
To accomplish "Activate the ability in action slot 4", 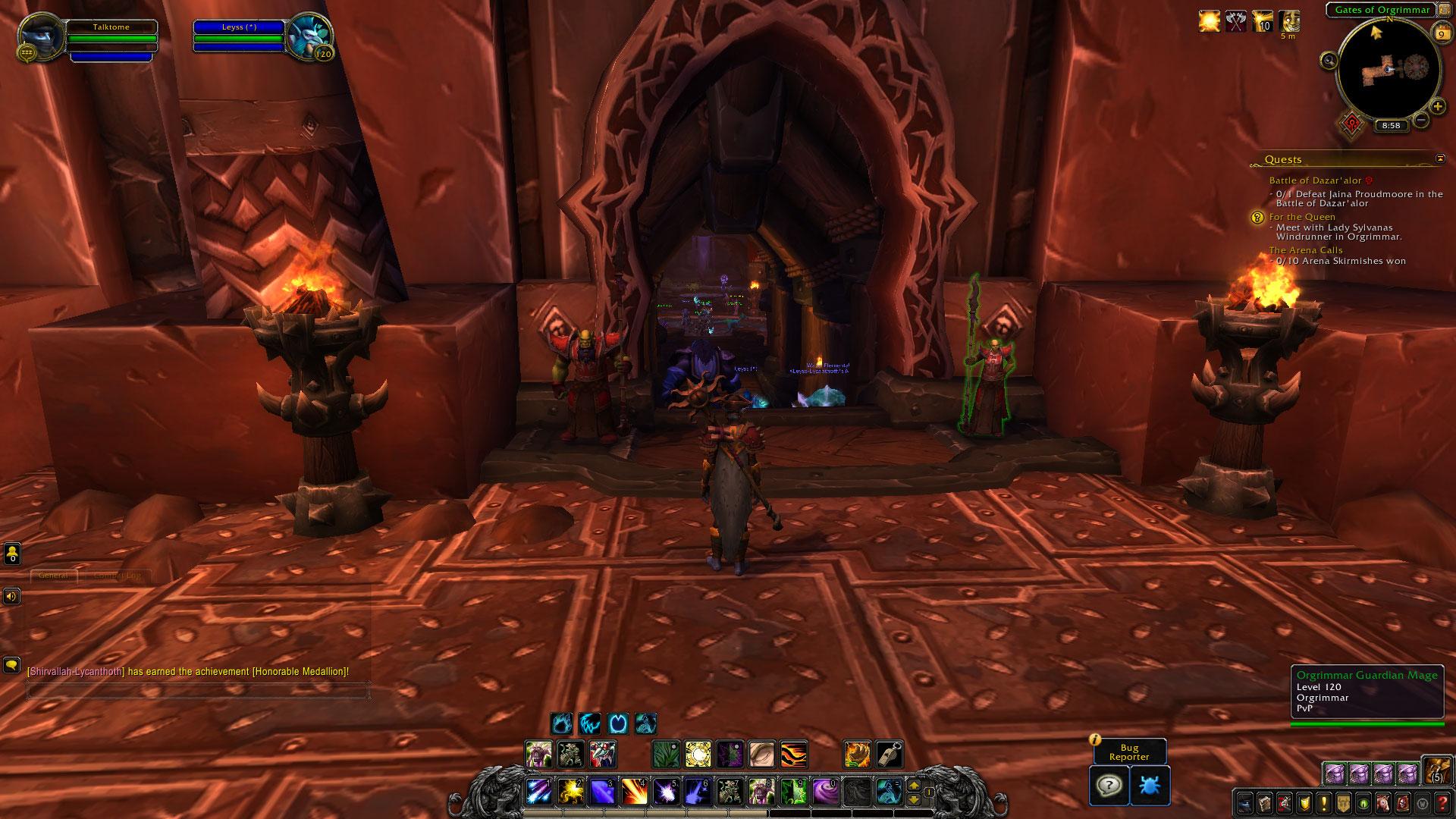I will [x=635, y=792].
